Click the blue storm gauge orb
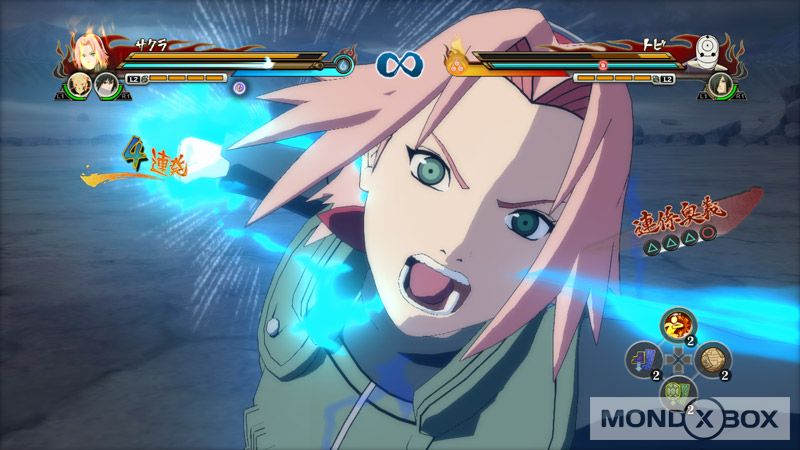800x450 pixels. [x=344, y=65]
